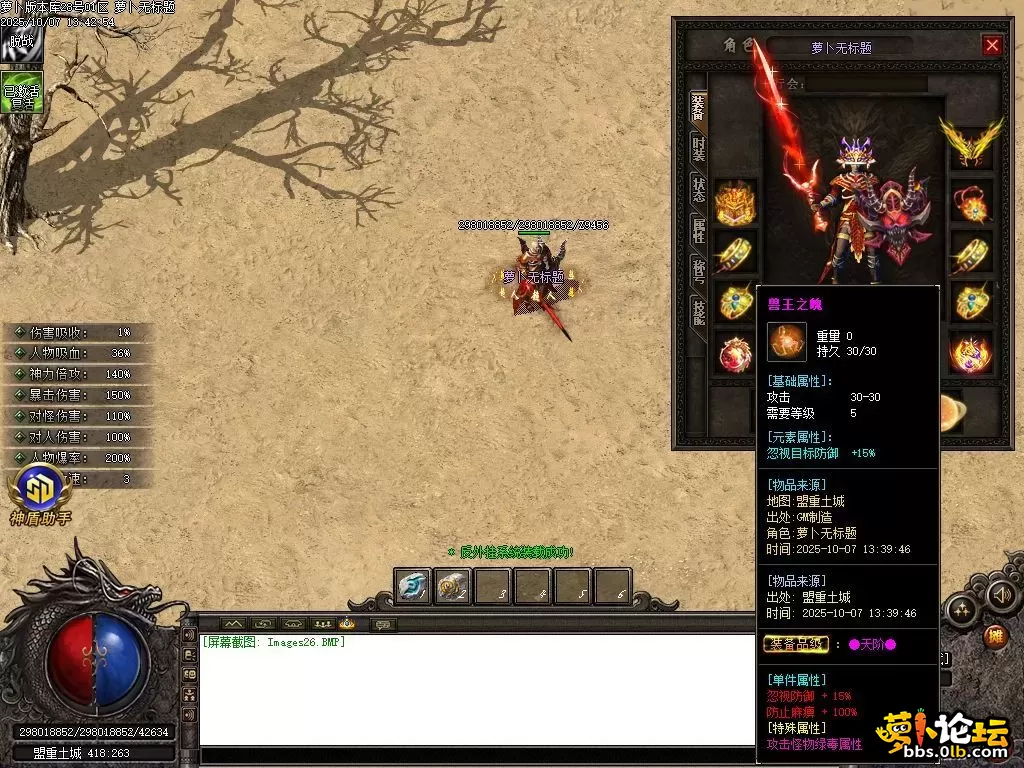The width and height of the screenshot is (1024, 768).
Task: Click the red dragon orb equipment slot
Action: tap(735, 354)
